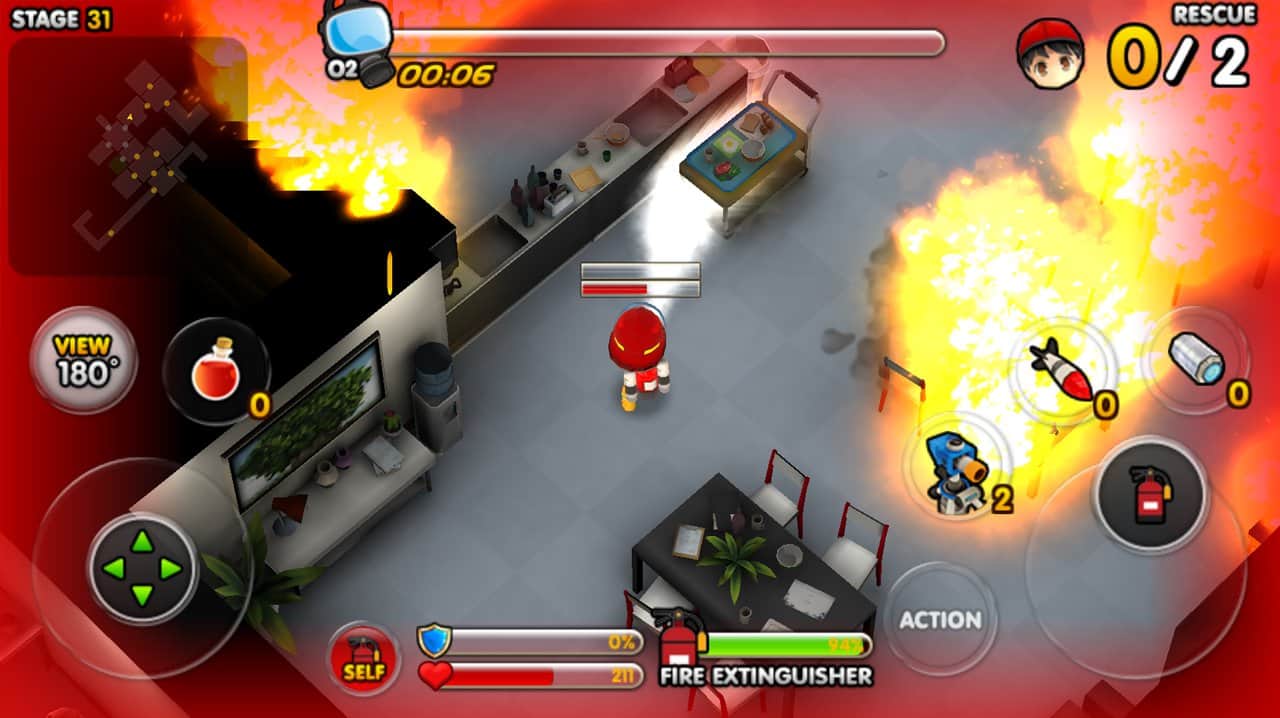Tap the green directional pad control

click(142, 569)
